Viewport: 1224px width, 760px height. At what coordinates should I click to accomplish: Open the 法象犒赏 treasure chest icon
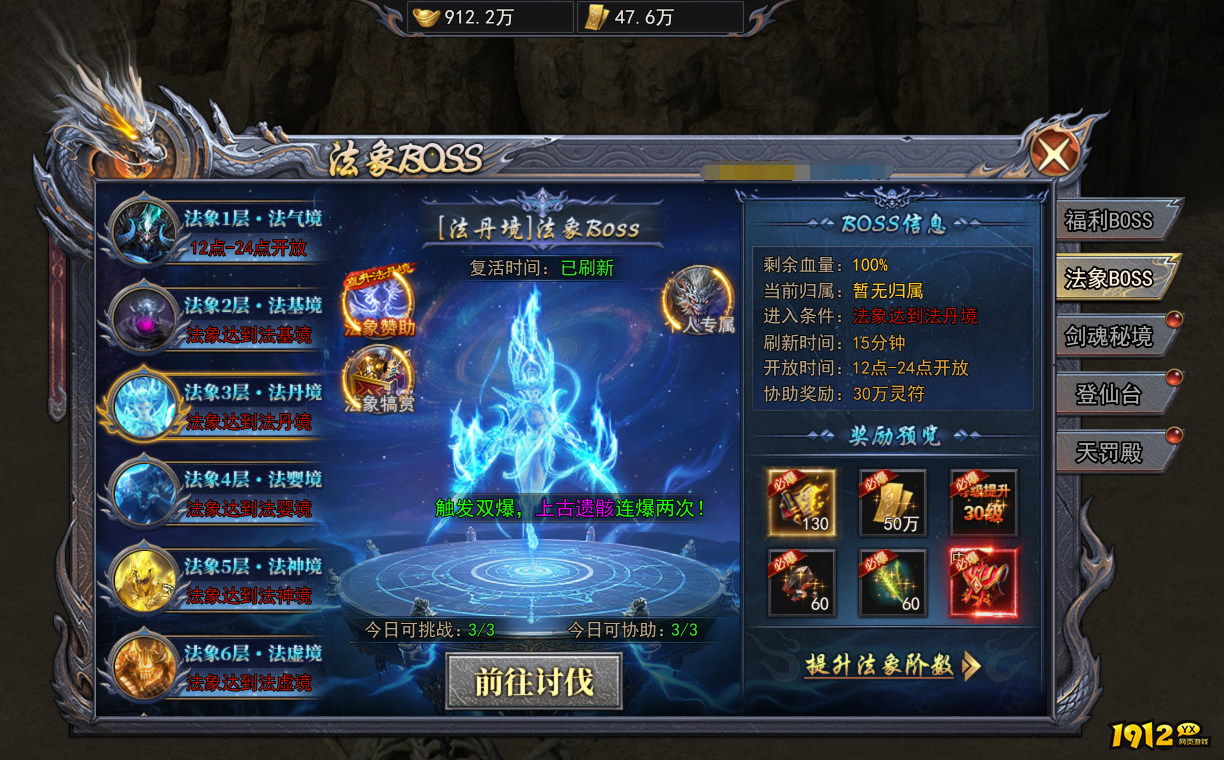pyautogui.click(x=379, y=380)
